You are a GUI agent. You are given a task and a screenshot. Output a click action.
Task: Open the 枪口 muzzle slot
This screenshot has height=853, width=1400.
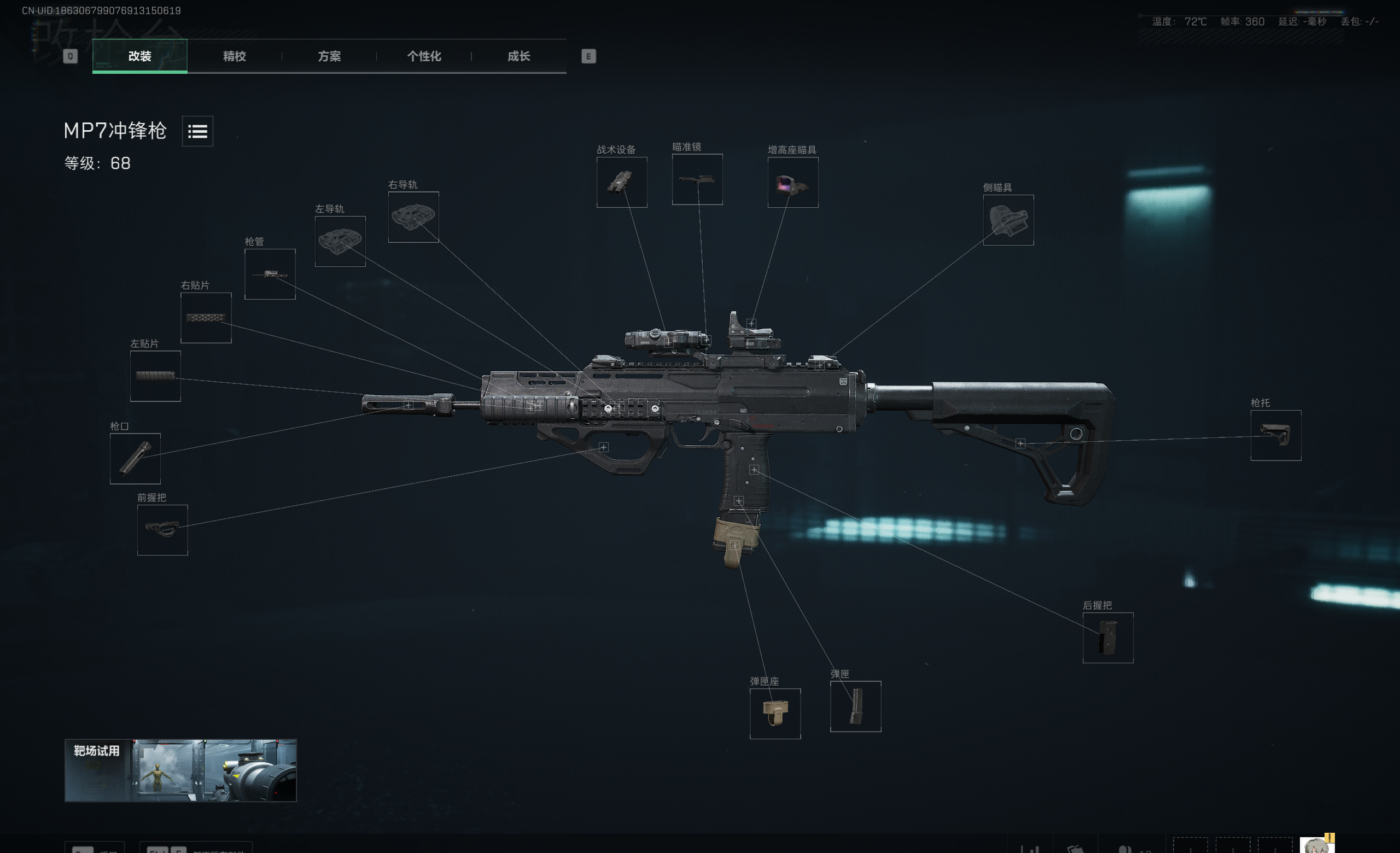(135, 459)
